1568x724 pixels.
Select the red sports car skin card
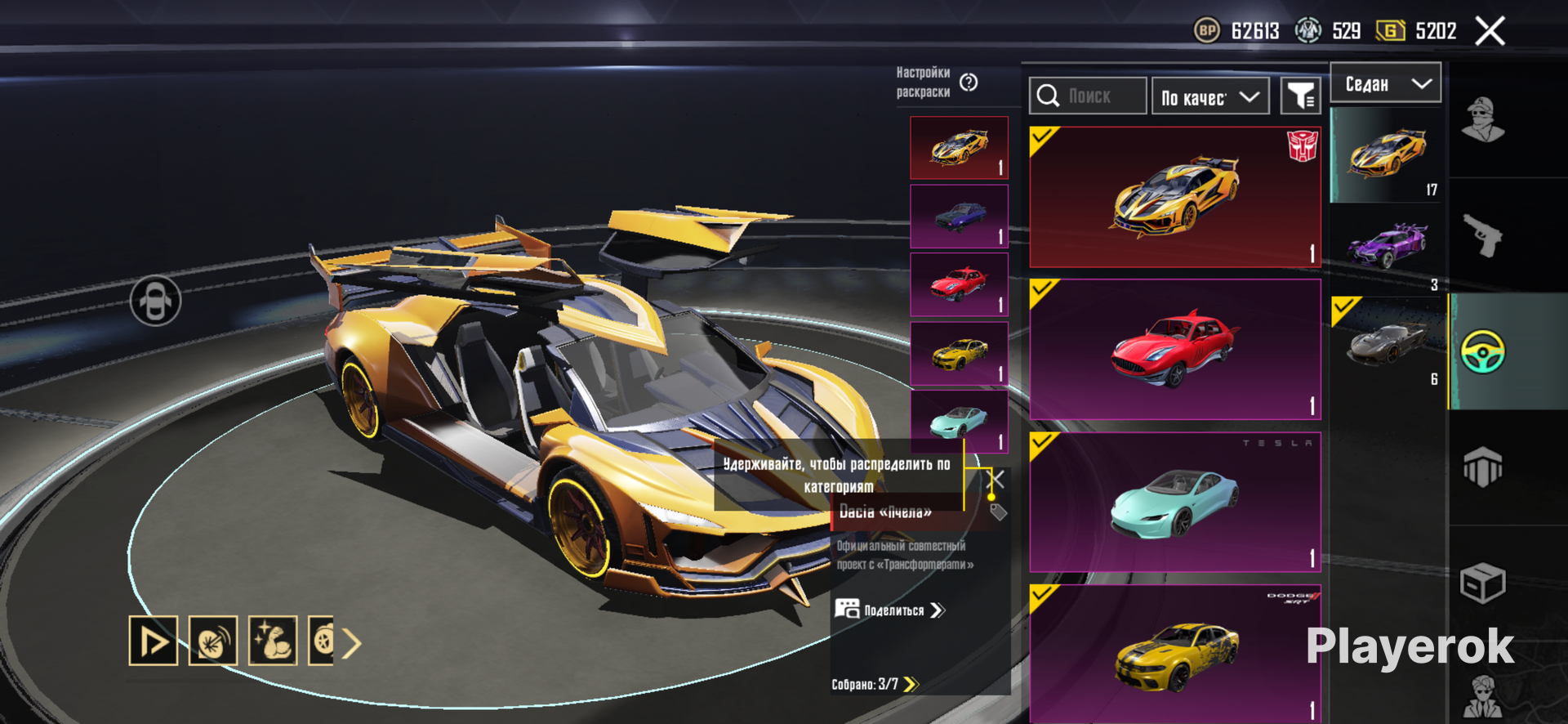pos(1174,350)
